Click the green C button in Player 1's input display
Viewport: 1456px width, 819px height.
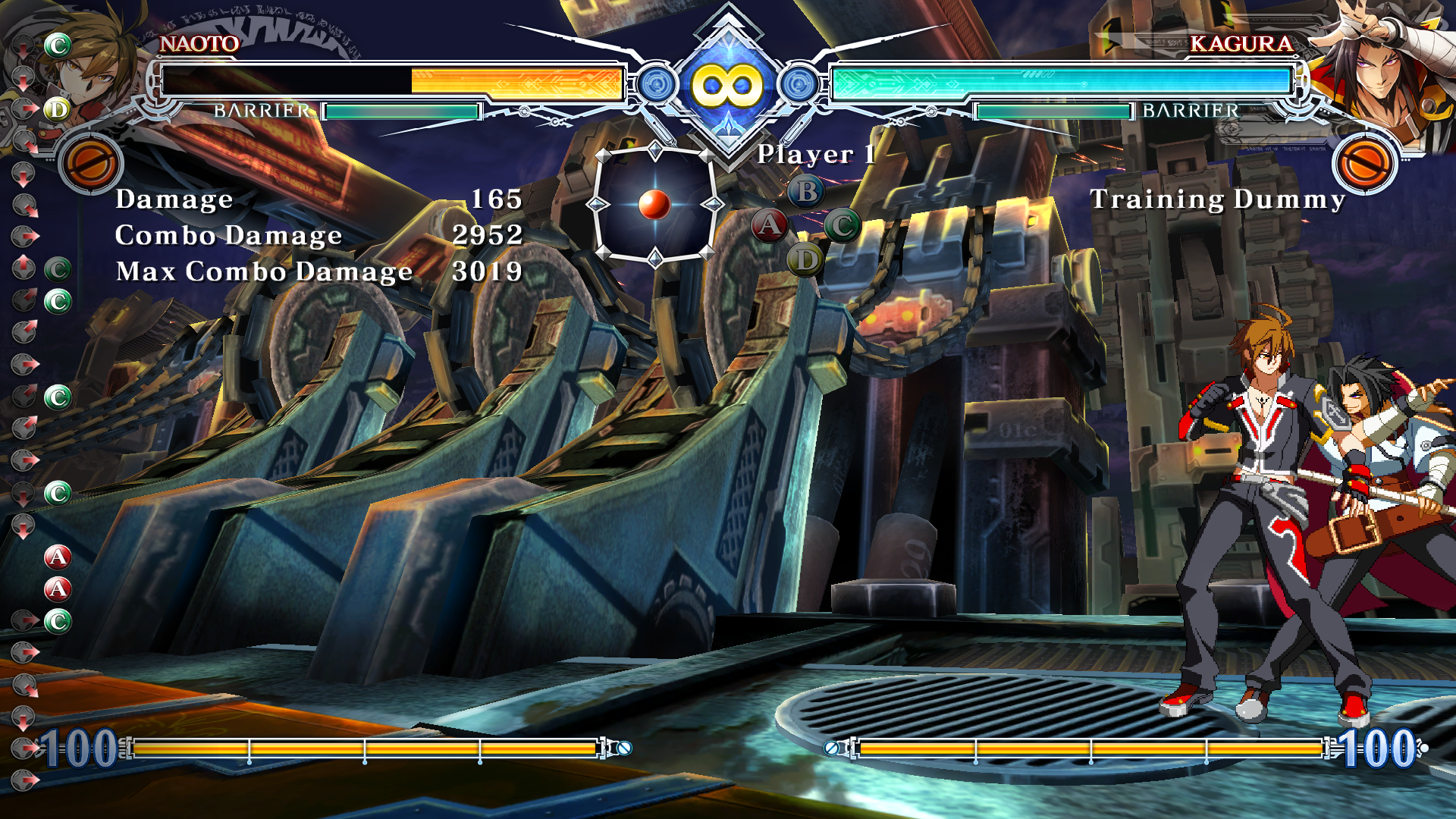point(842,225)
